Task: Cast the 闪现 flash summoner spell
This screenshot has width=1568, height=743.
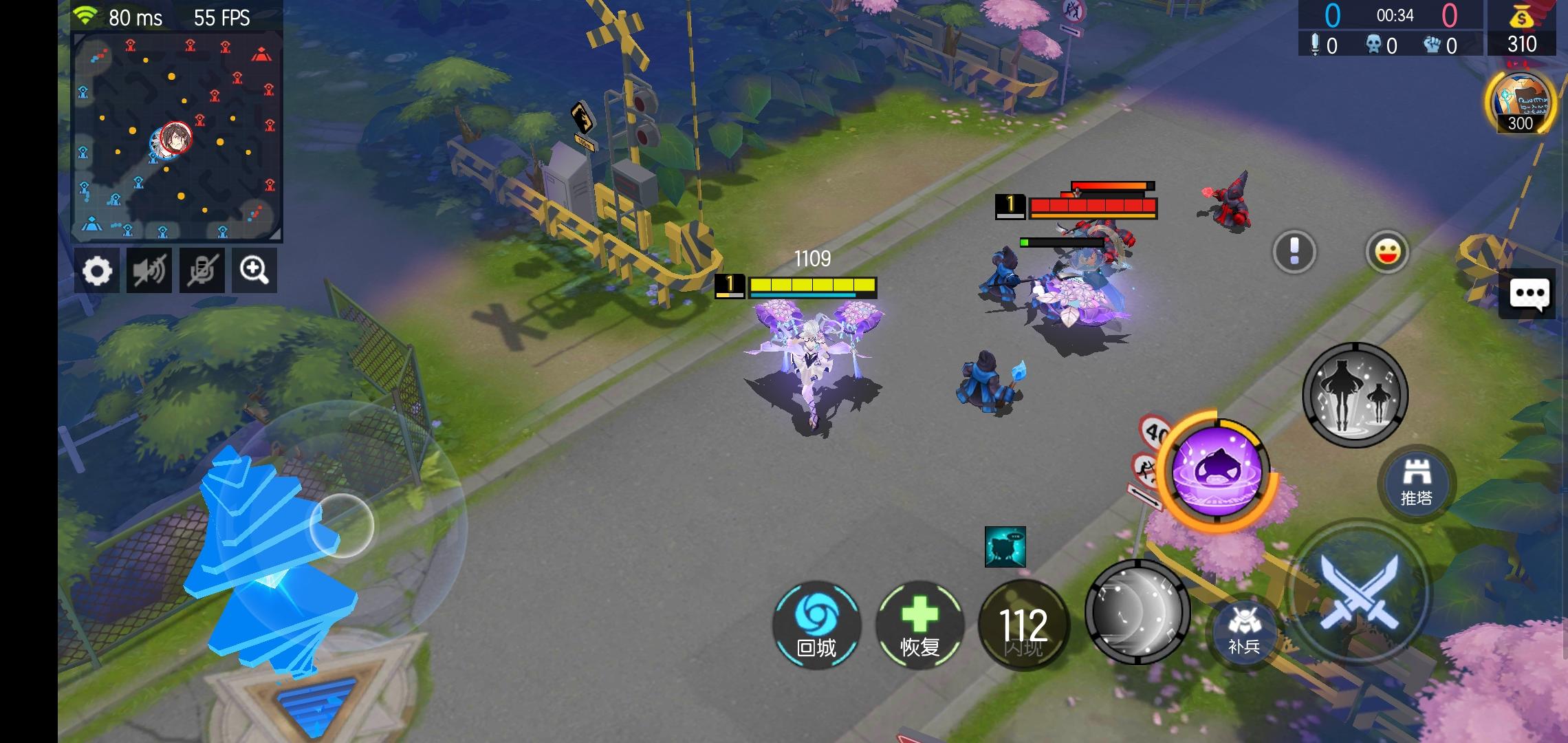Action: [1023, 625]
